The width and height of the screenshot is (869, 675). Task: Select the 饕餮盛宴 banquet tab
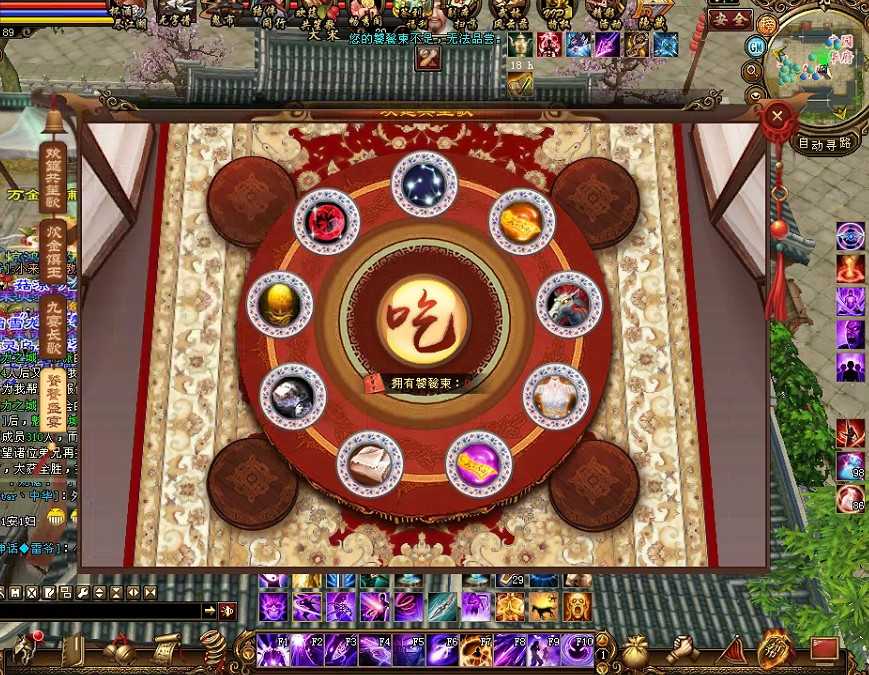point(54,401)
